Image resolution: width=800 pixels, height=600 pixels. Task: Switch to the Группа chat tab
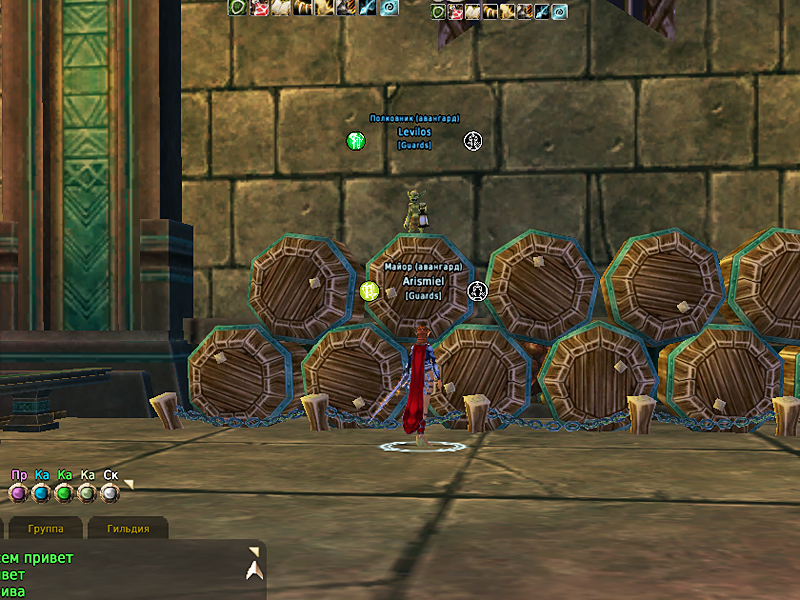tap(47, 528)
